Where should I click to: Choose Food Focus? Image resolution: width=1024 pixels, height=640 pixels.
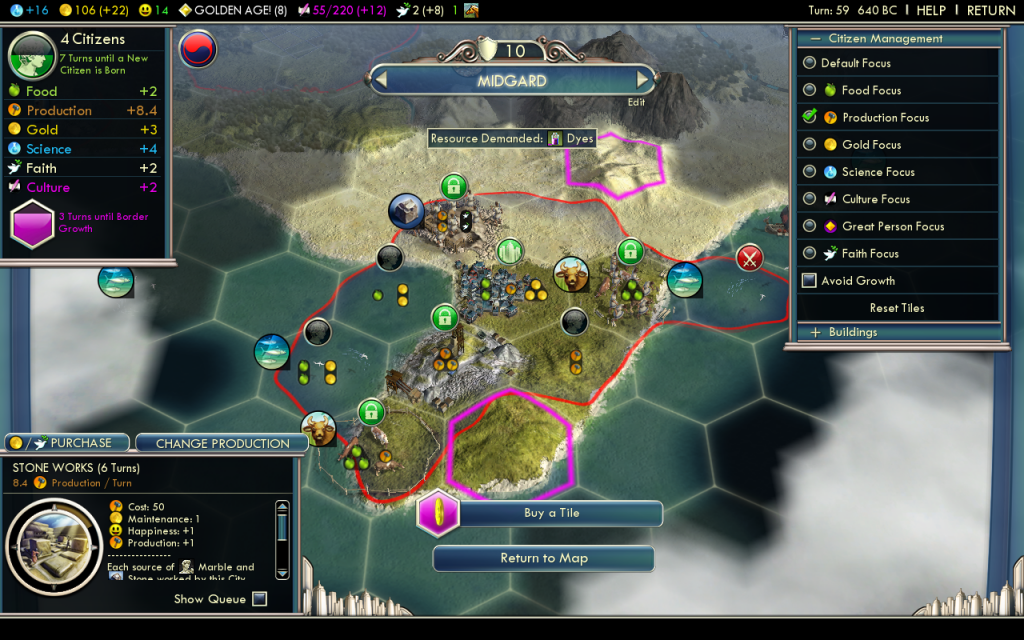click(810, 90)
